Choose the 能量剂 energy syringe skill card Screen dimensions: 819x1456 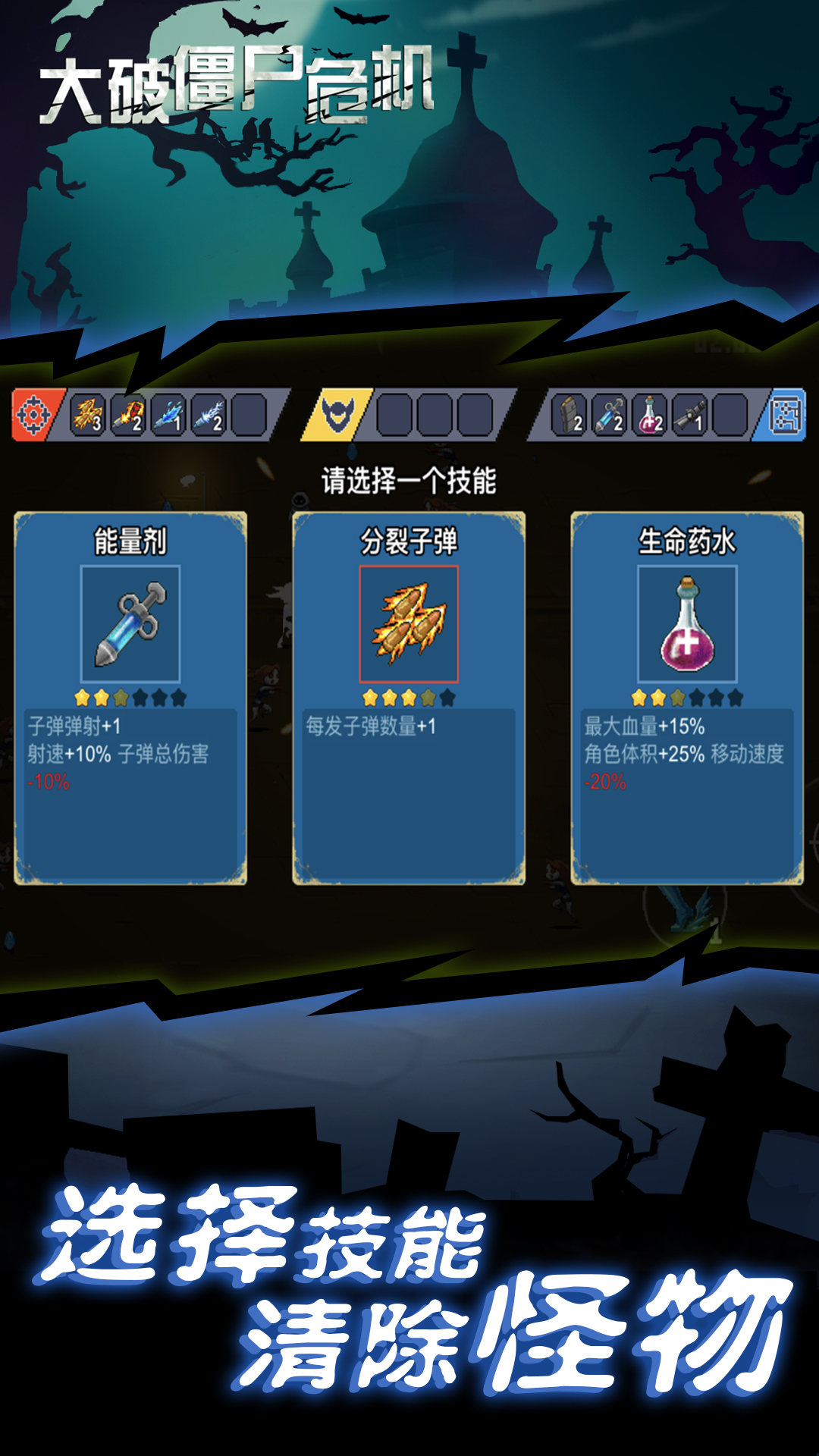coord(130,698)
